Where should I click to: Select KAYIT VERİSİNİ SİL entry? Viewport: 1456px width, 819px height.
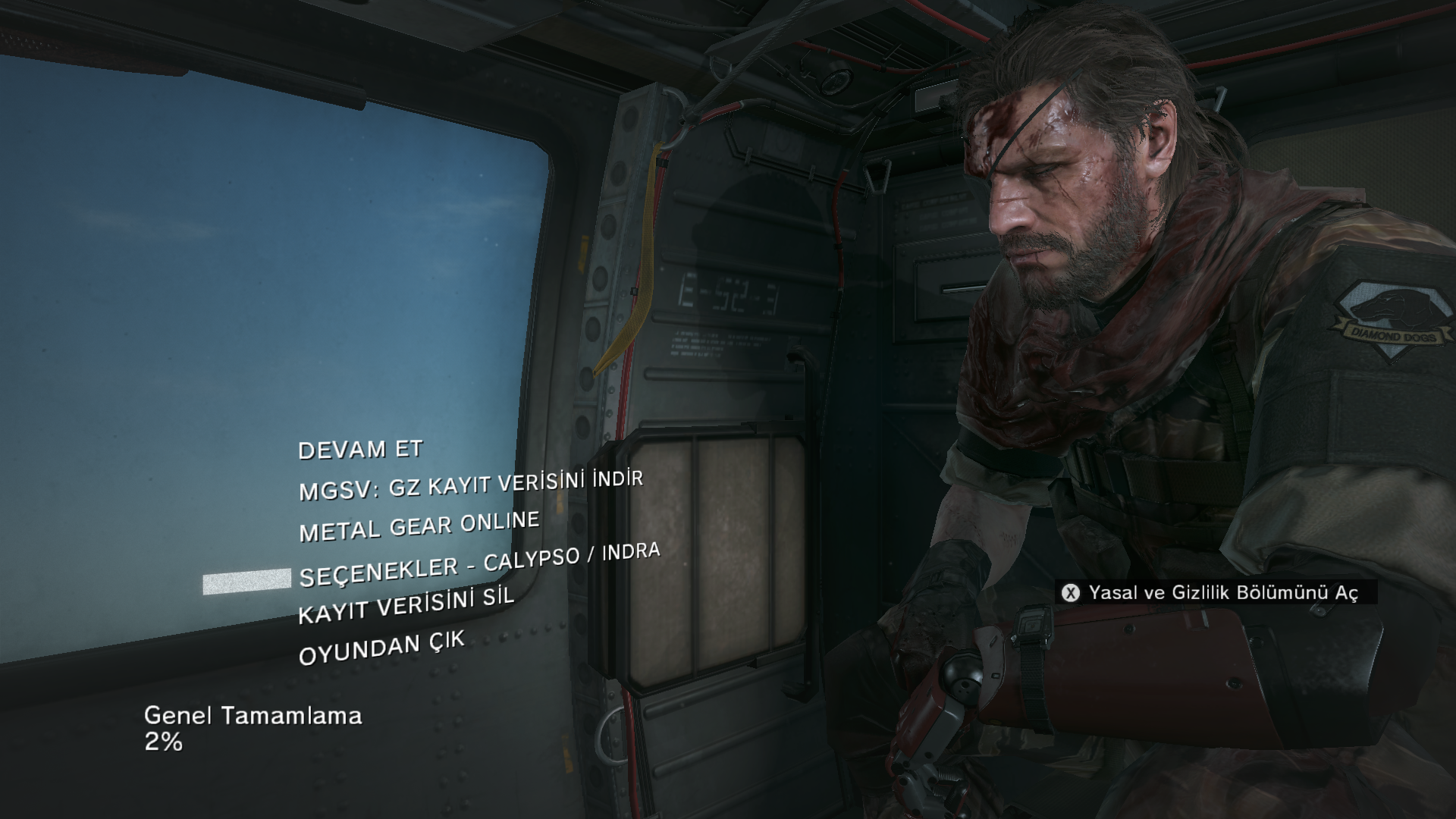(406, 604)
